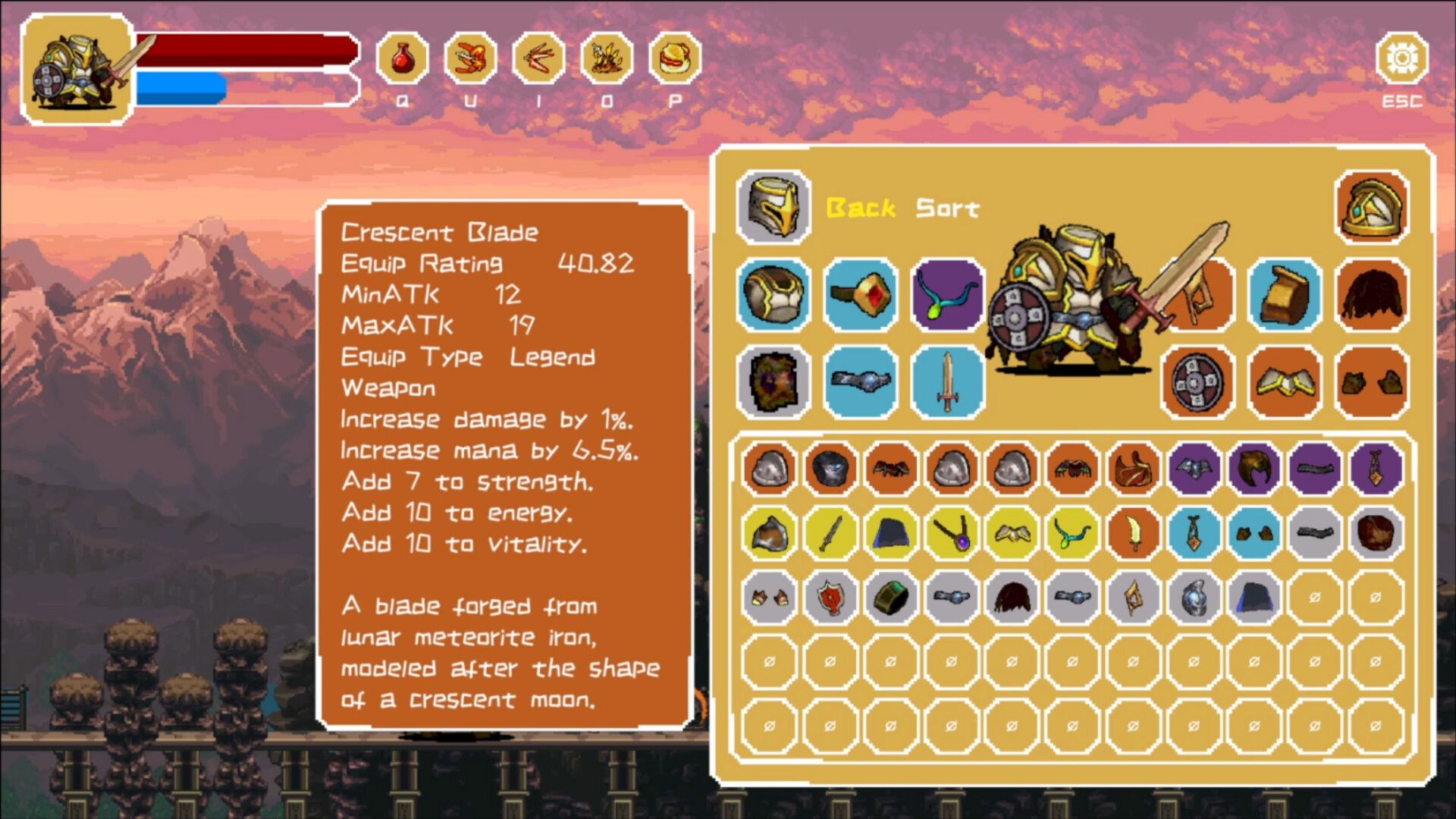This screenshot has width=1456, height=819.
Task: Click the red health potion in slot Q
Action: tap(402, 59)
